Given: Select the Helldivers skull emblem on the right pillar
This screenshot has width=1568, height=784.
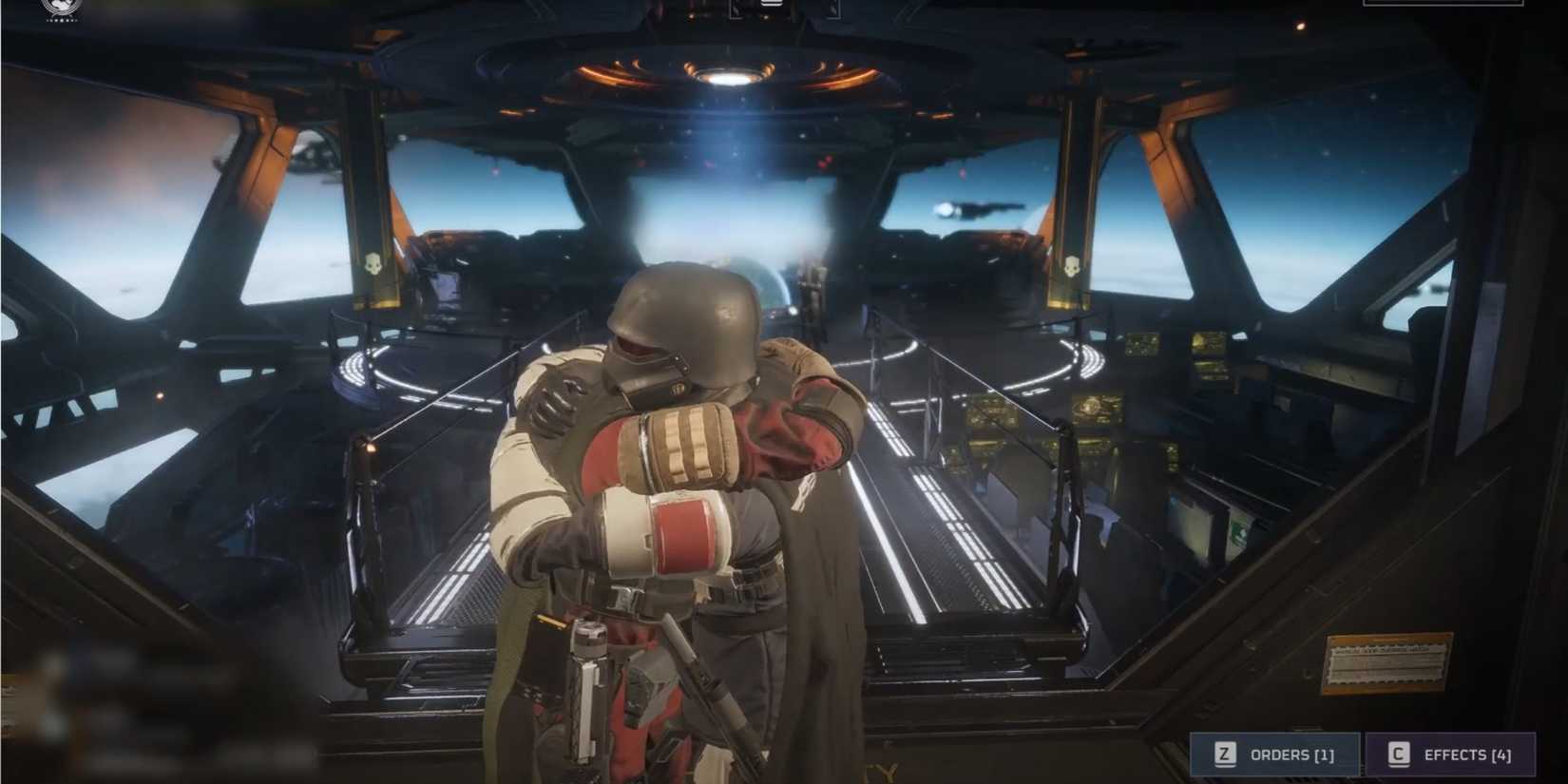Looking at the screenshot, I should pyautogui.click(x=1074, y=268).
